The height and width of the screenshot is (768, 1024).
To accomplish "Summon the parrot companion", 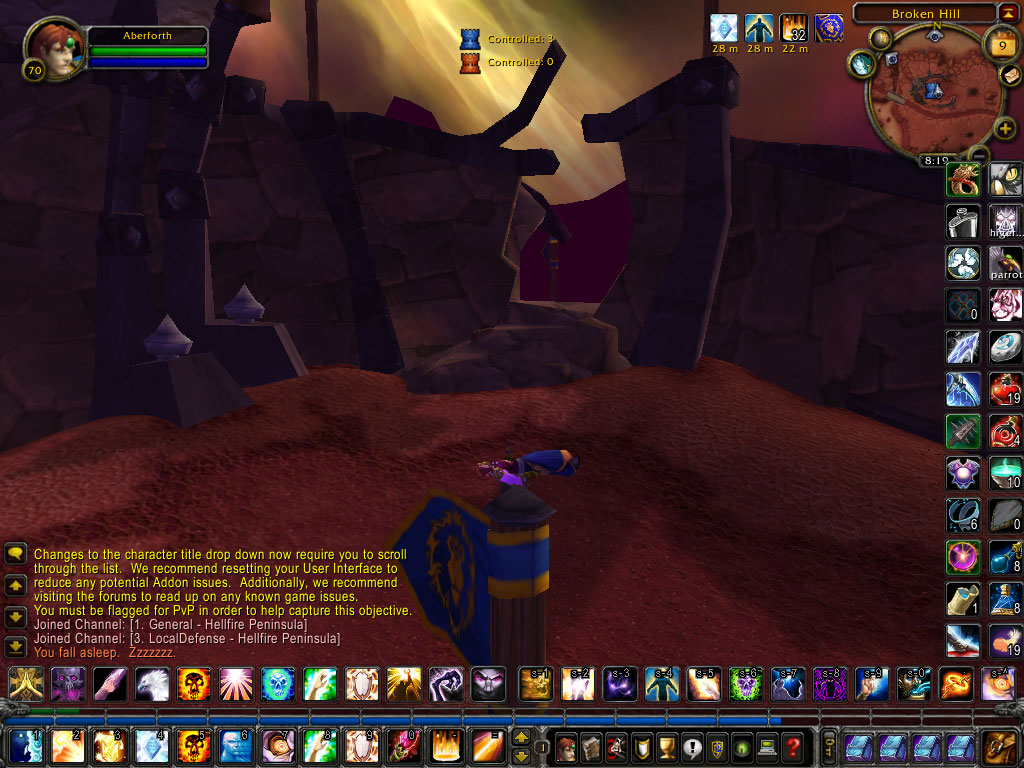I will click(x=1005, y=263).
